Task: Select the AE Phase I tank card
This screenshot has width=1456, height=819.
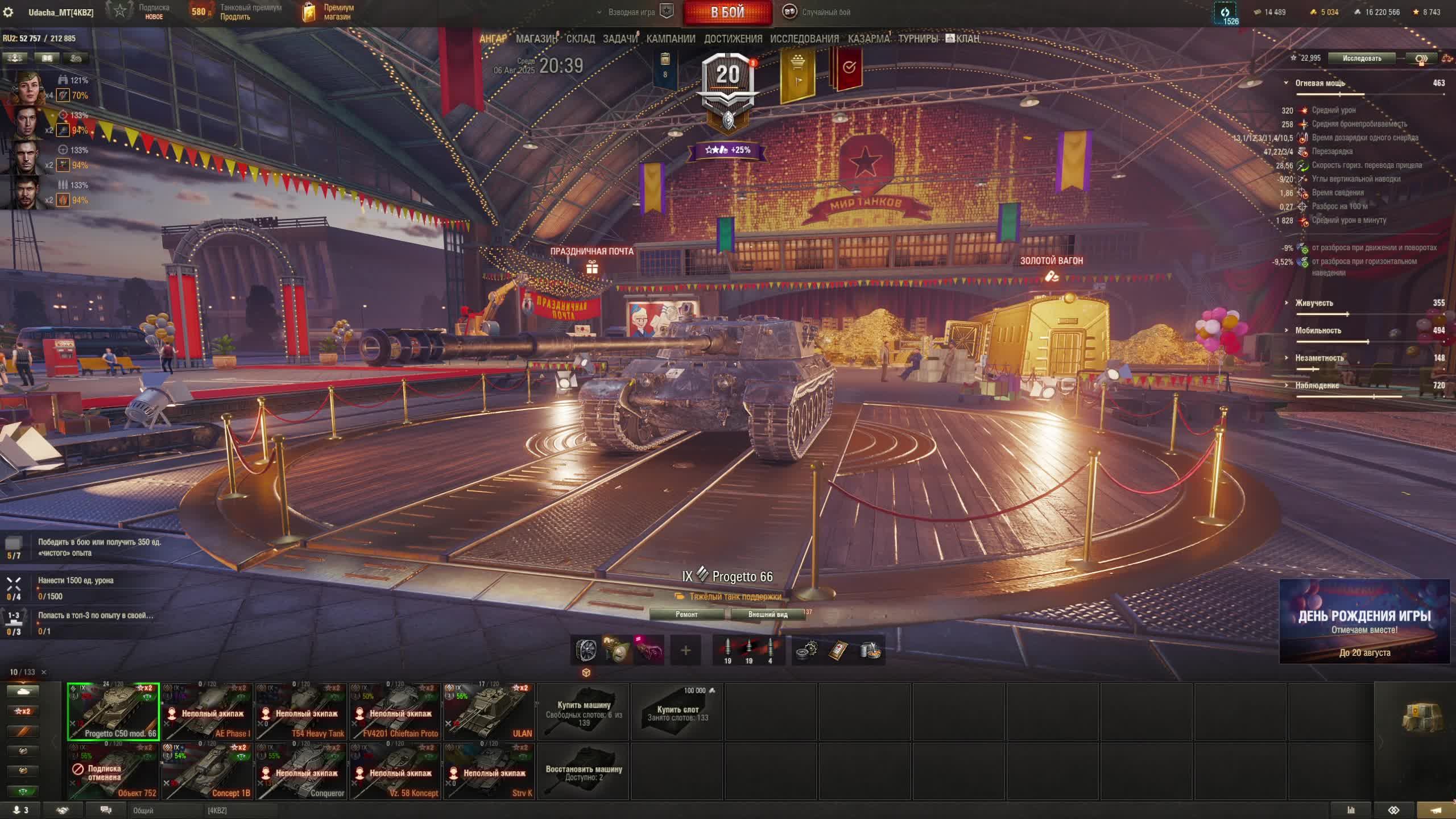Action: click(207, 712)
